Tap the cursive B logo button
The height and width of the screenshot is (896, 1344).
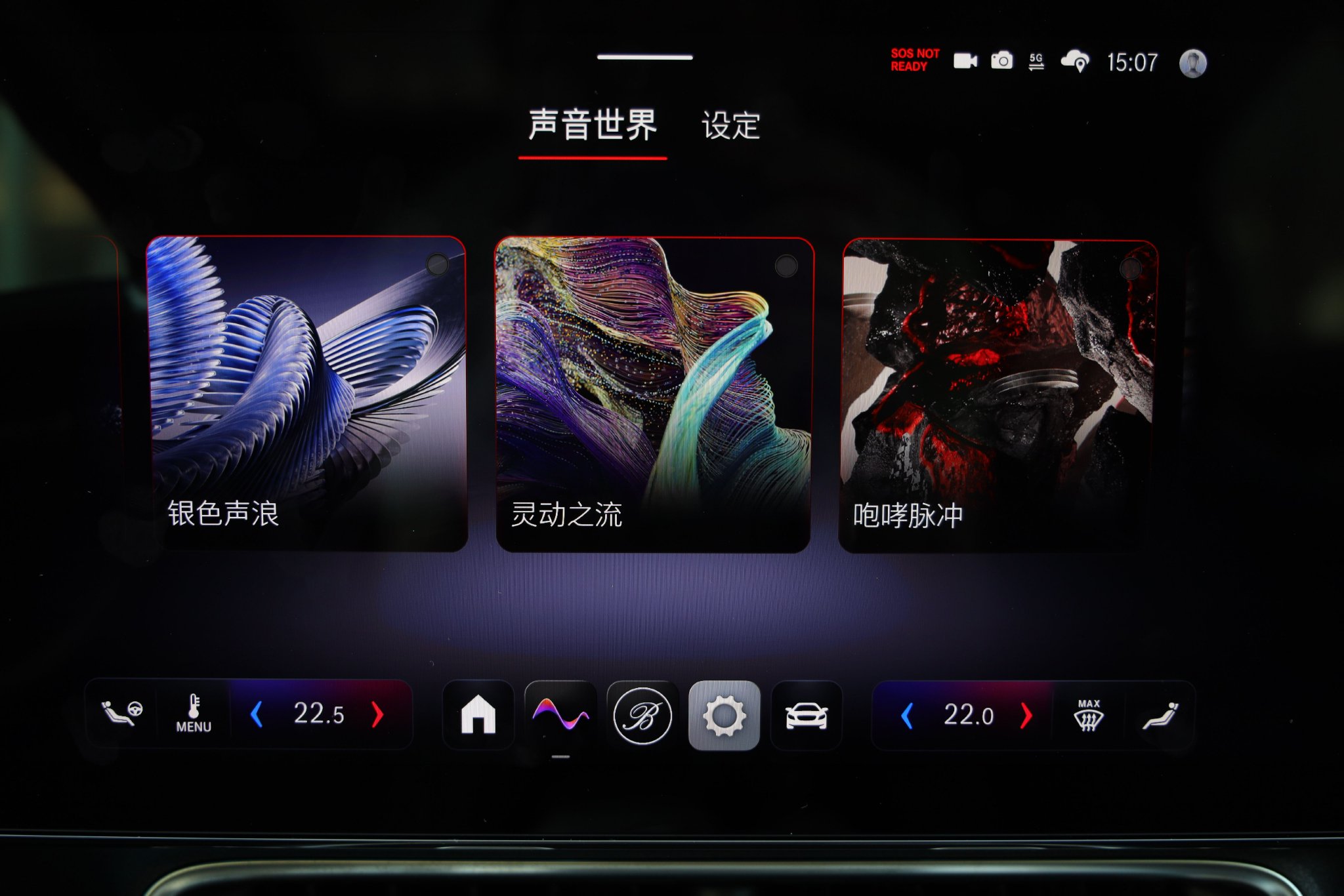pos(642,715)
